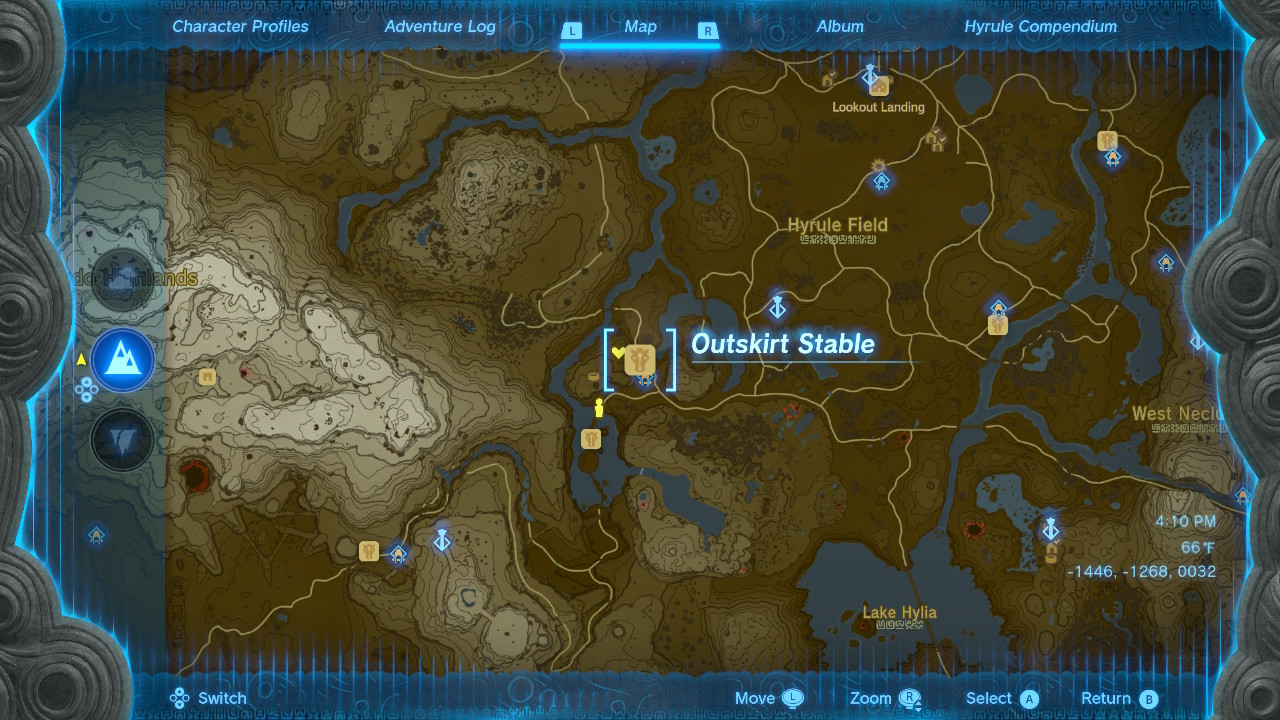Select the Map tab
Image resolution: width=1280 pixels, height=720 pixels.
click(640, 27)
